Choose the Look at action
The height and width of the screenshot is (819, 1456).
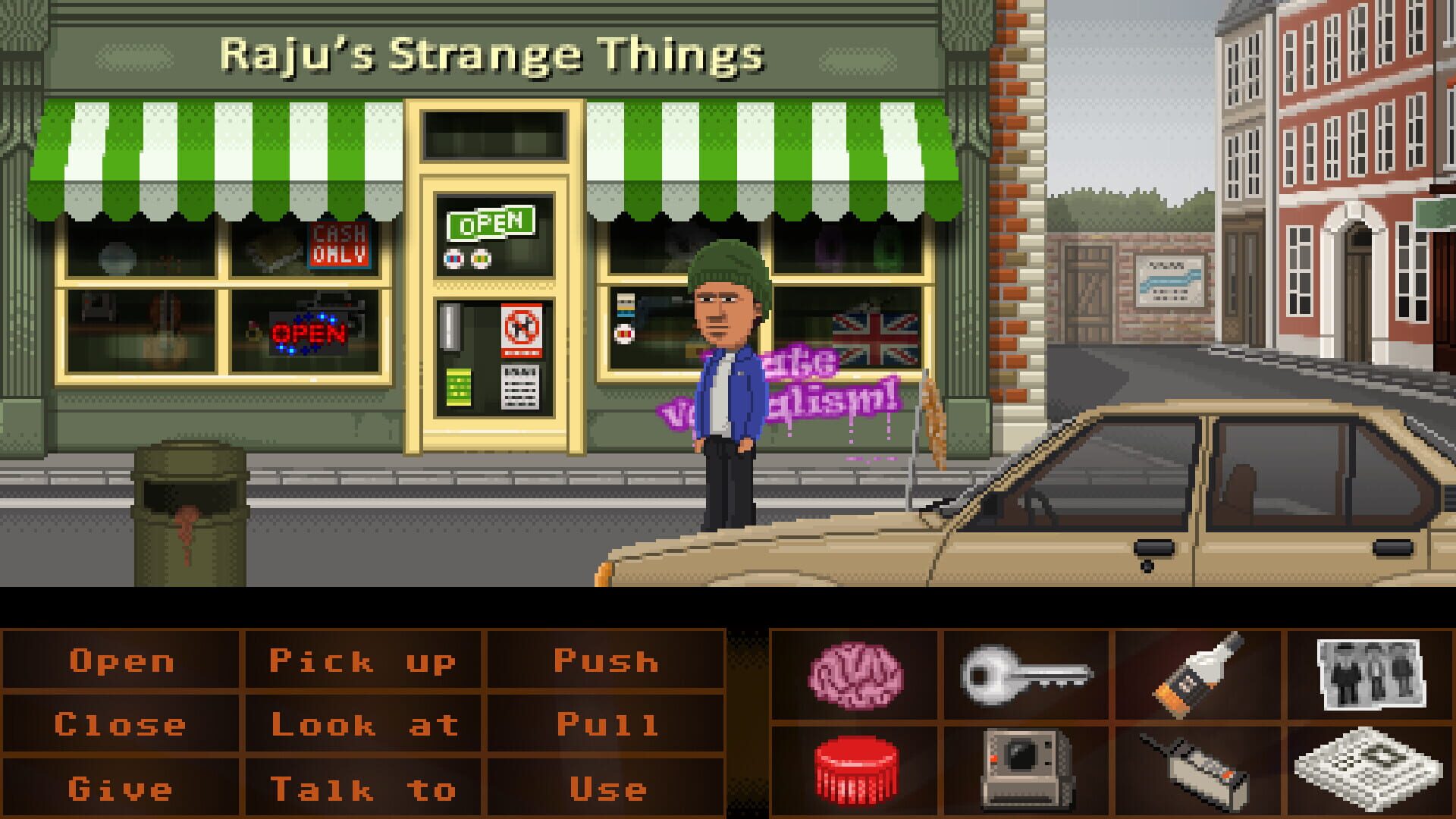[x=364, y=723]
